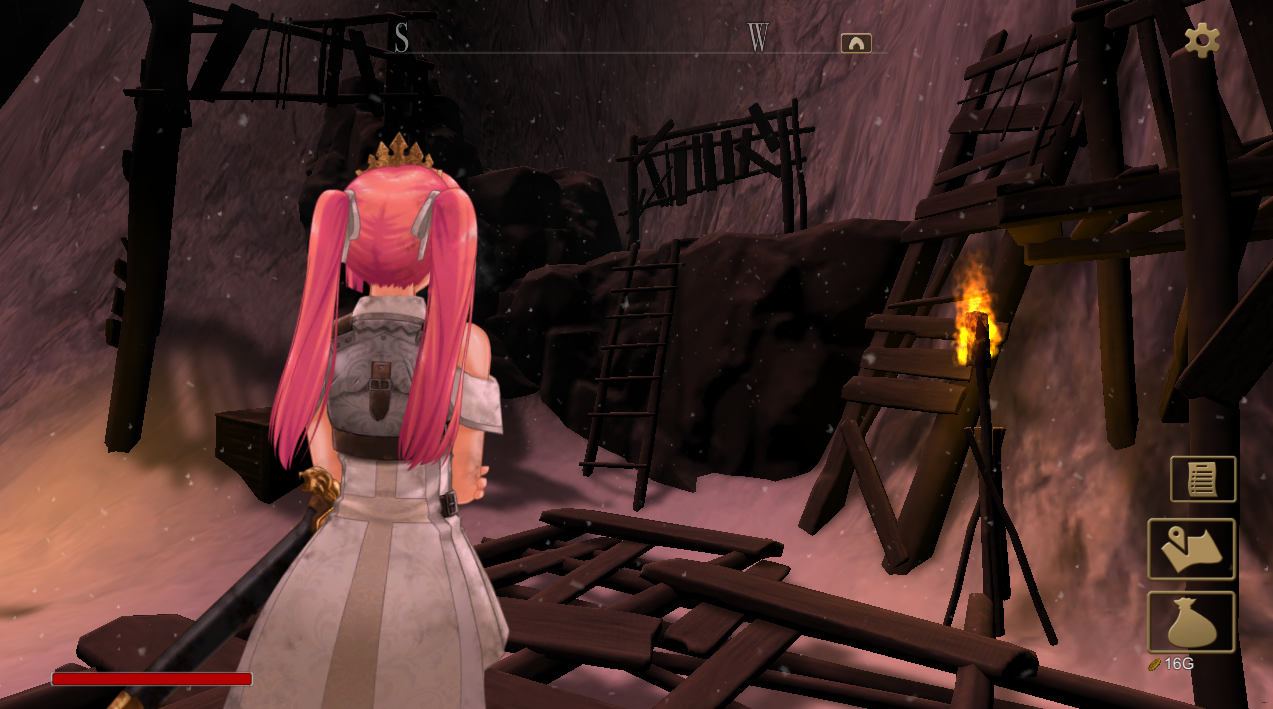The width and height of the screenshot is (1273, 709).
Task: Click the cave marker on the compass
Action: 856,43
